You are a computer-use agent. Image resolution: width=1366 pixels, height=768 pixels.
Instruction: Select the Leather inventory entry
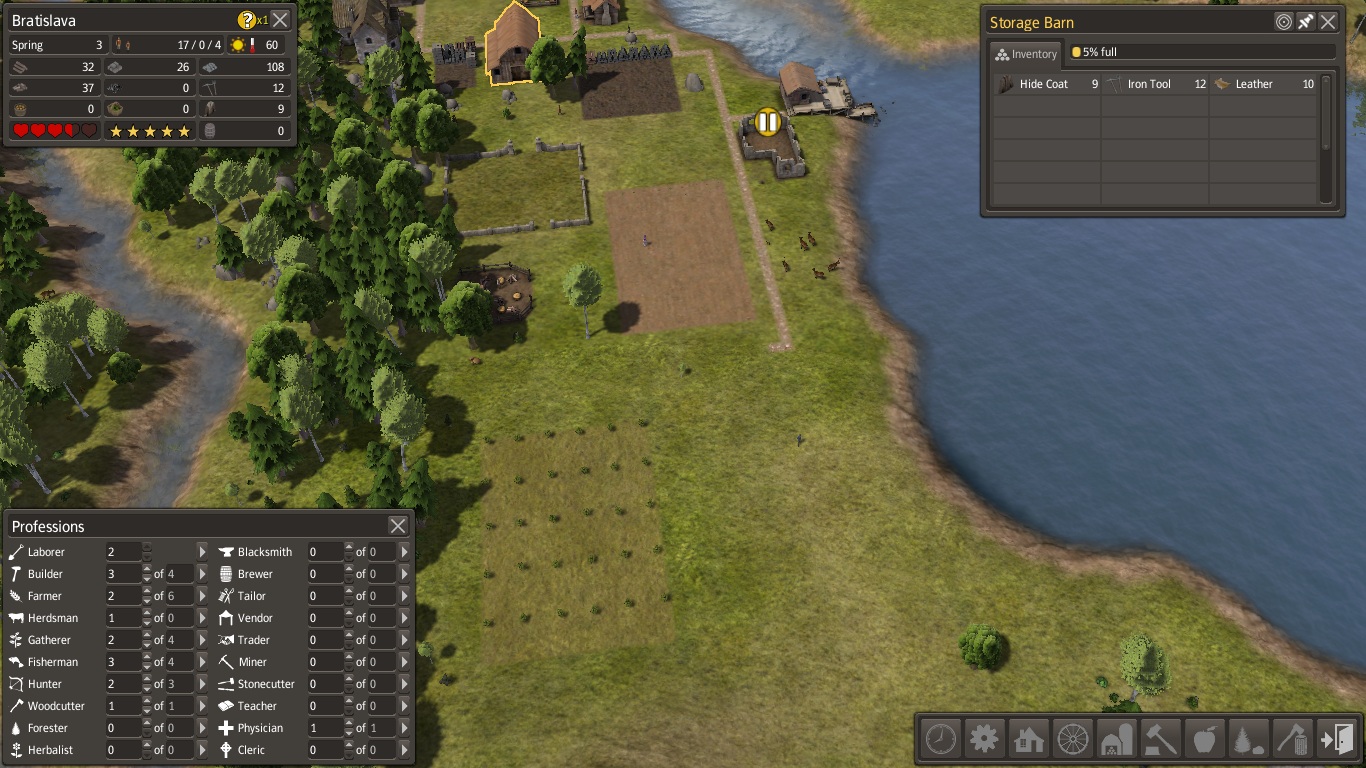tap(1262, 85)
